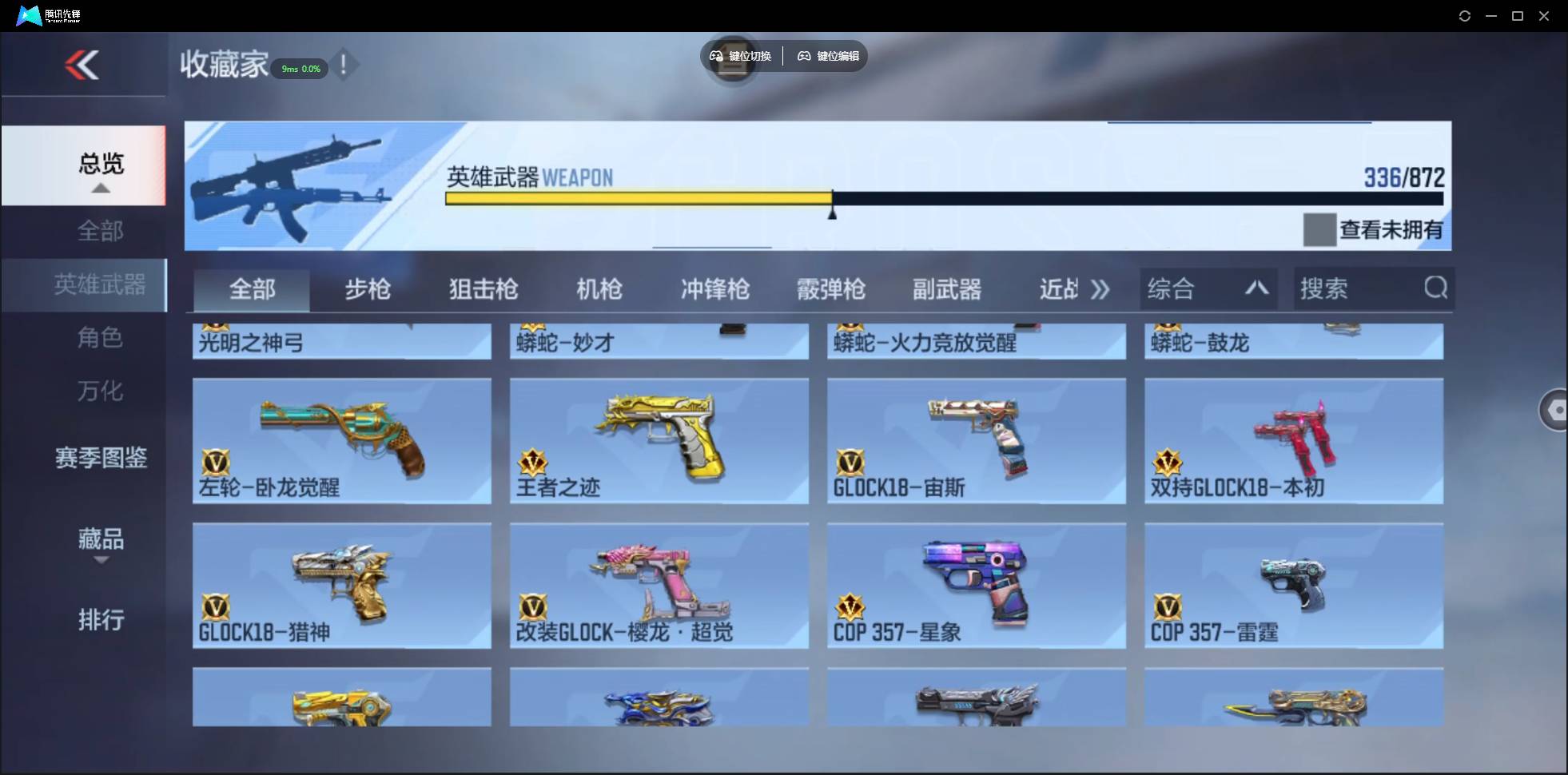1568x775 pixels.
Task: Click the refresh icon in the title bar
Action: click(1465, 15)
